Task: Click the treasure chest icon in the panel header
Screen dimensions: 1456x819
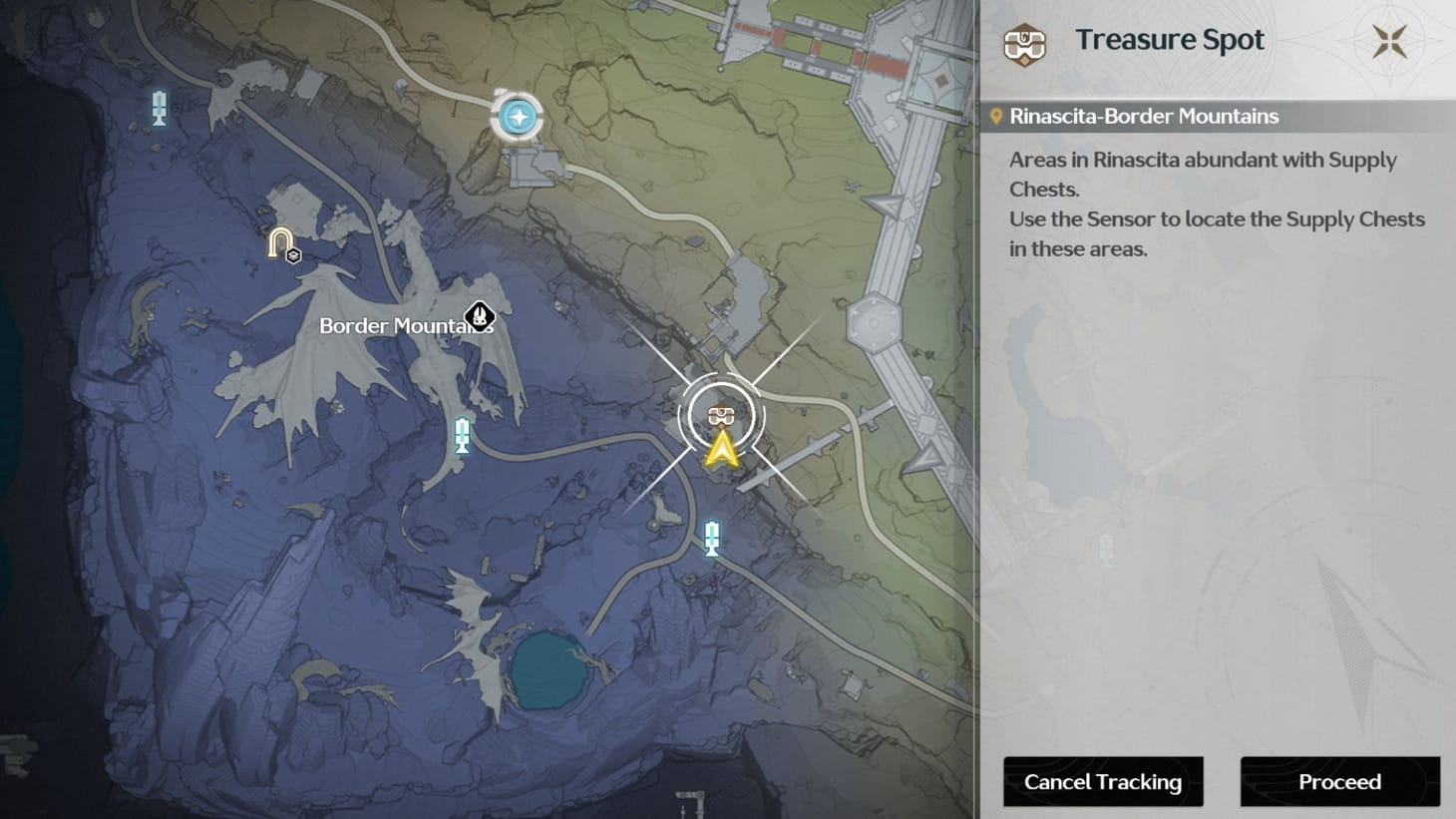Action: click(x=1024, y=43)
